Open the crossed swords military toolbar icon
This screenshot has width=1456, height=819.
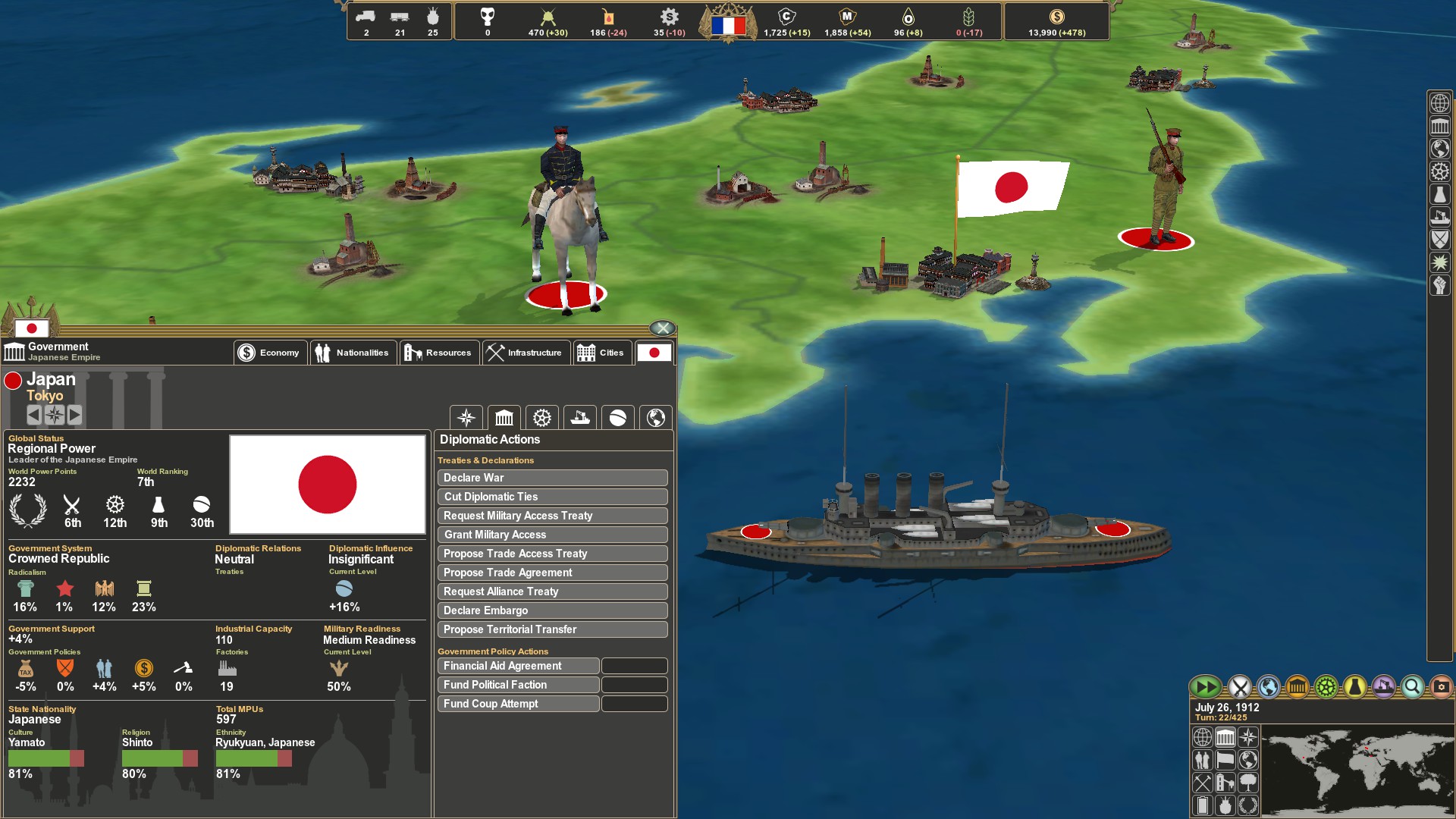tap(1239, 687)
